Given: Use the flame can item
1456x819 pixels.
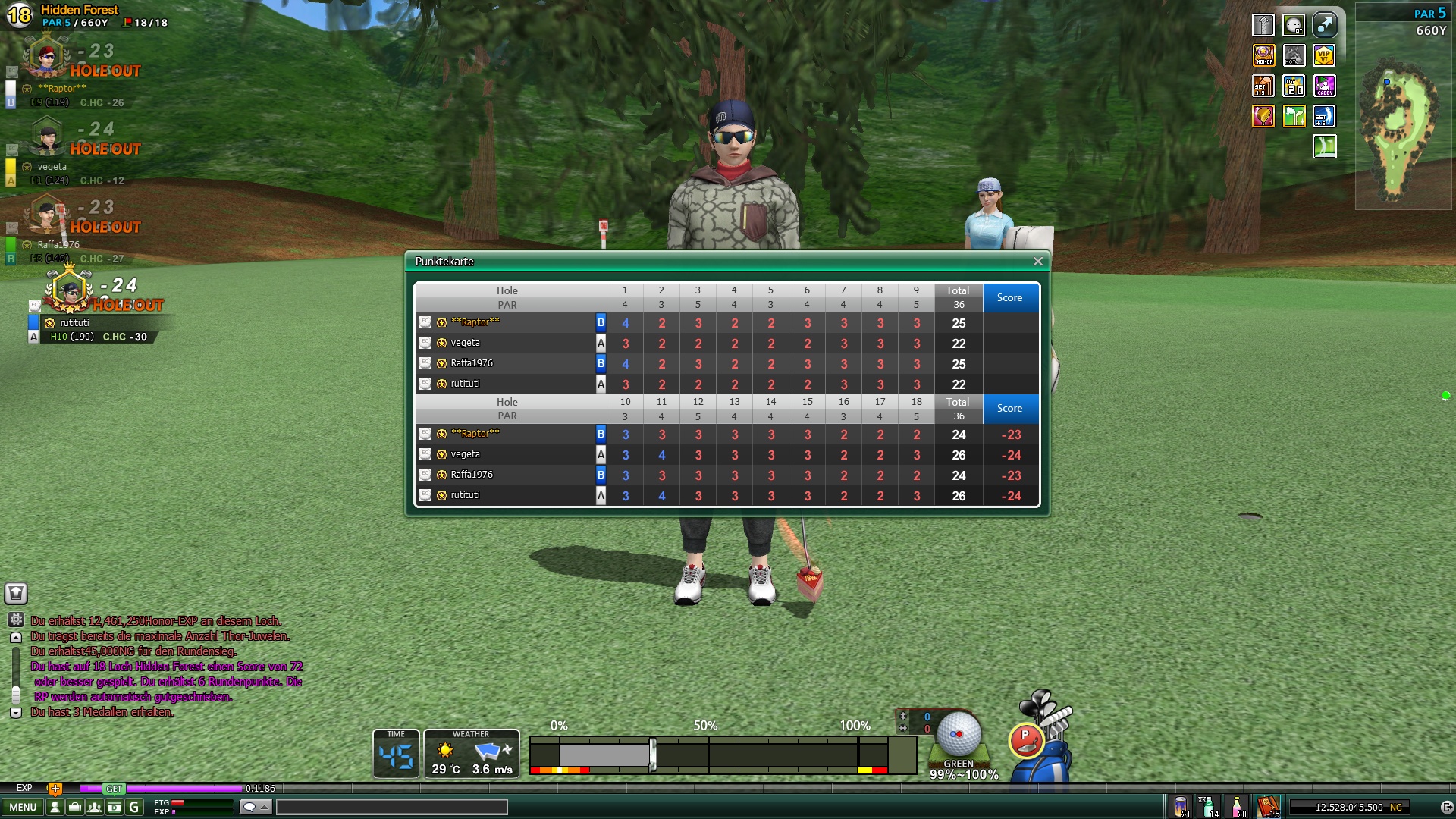Looking at the screenshot, I should pos(1180,806).
